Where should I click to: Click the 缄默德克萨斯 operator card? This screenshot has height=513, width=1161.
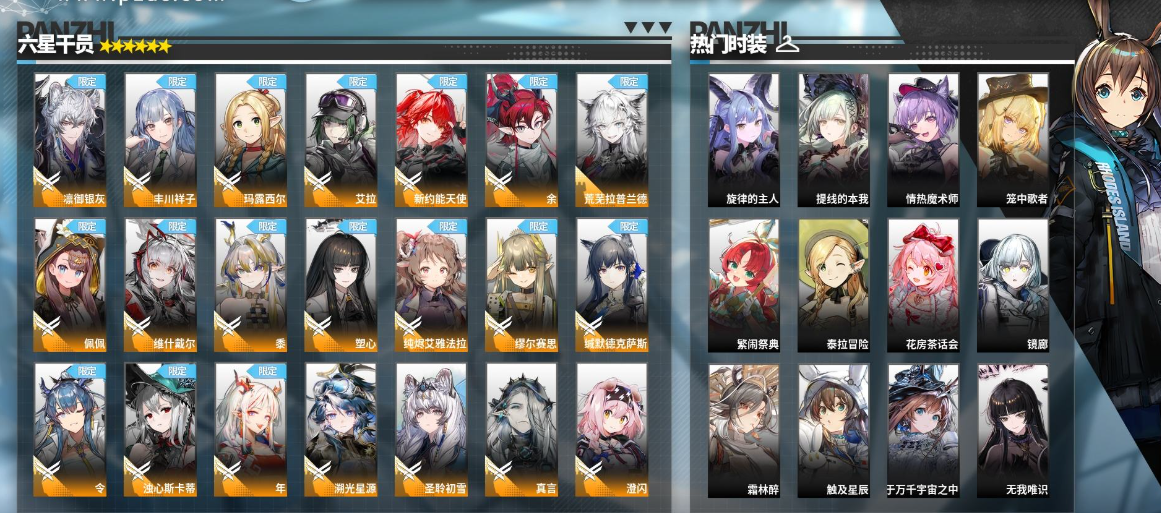click(x=612, y=285)
